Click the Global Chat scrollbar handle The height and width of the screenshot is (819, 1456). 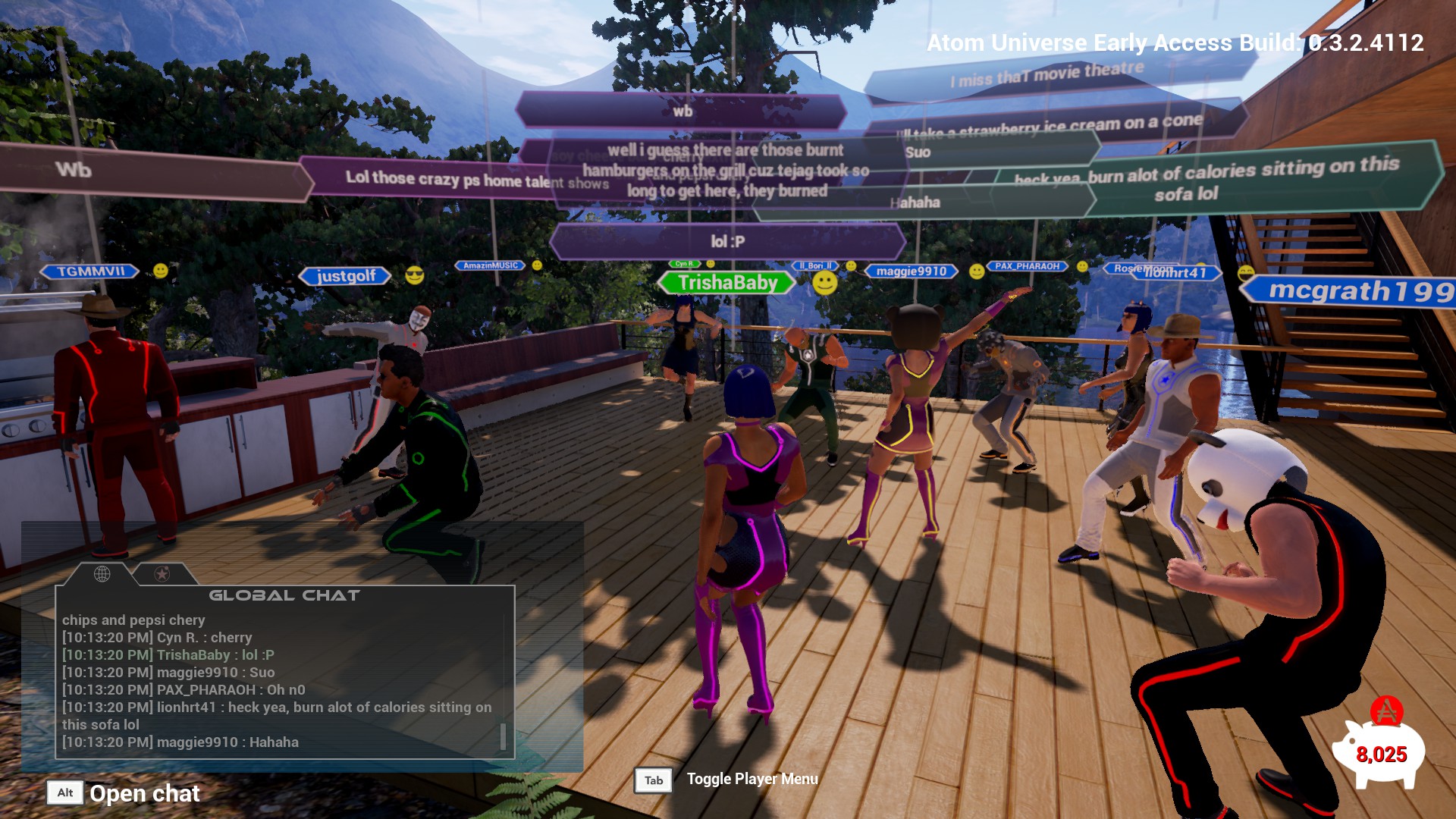pyautogui.click(x=503, y=736)
